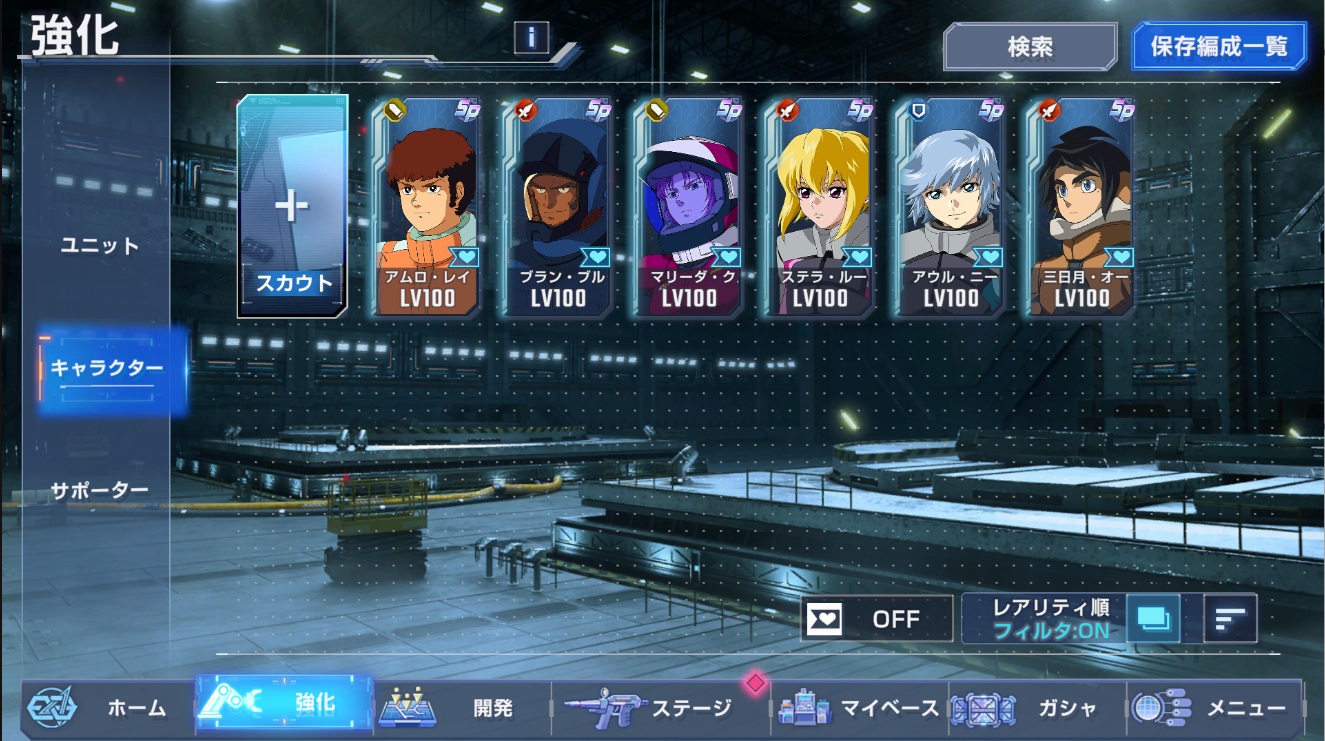Open the 検索 search button
Viewport: 1325px width, 741px height.
[1030, 47]
